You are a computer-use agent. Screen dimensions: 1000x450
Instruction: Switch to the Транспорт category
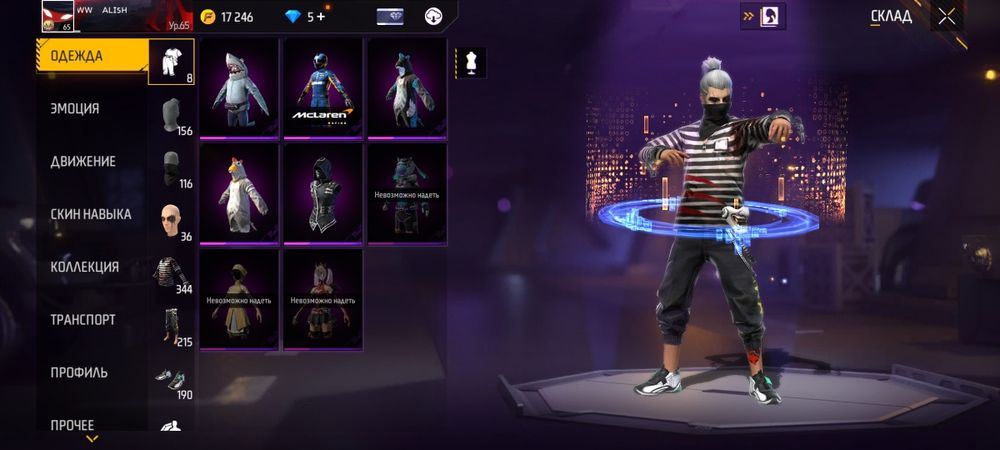[x=83, y=320]
